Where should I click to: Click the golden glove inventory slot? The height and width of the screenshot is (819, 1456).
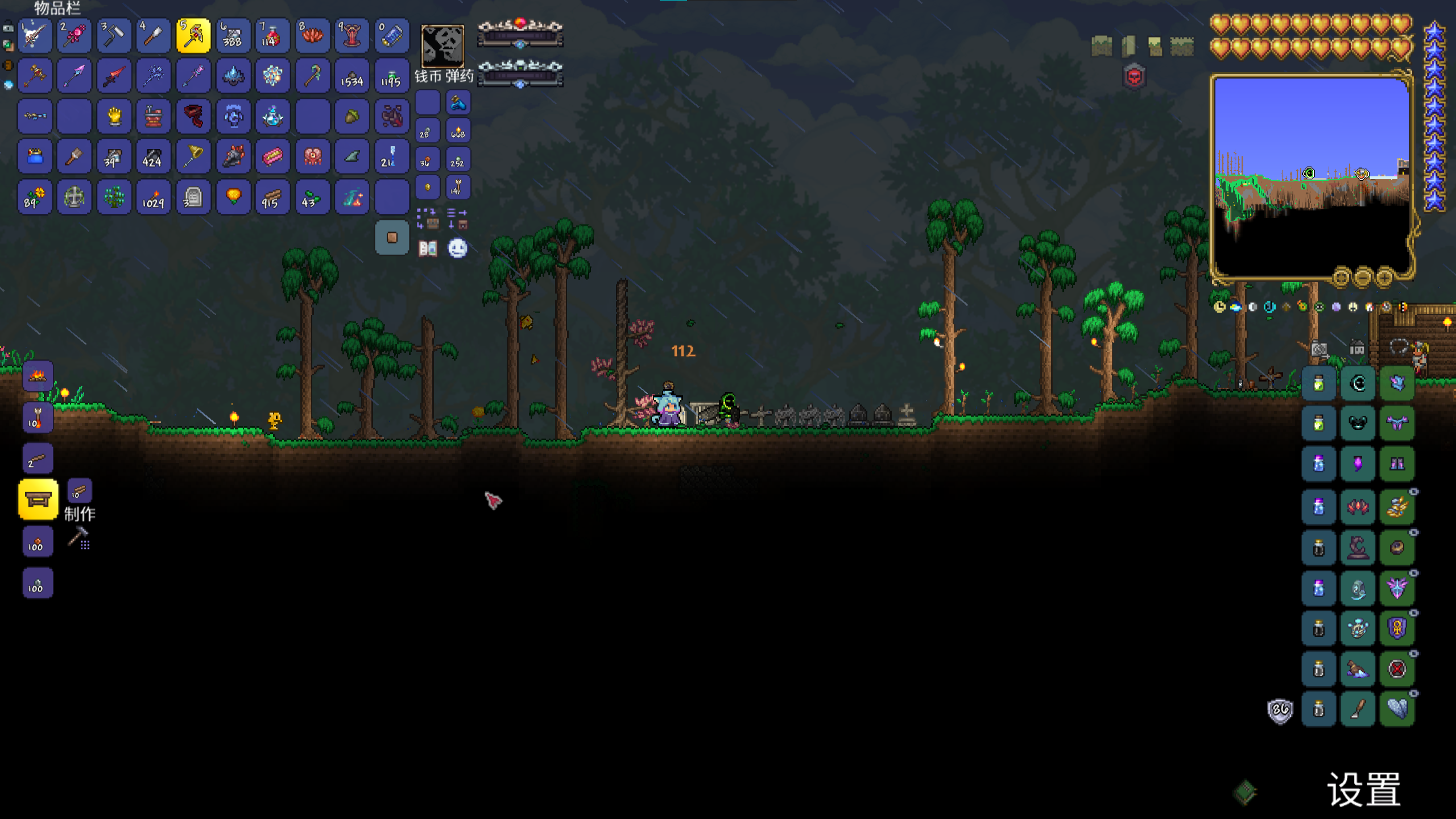click(x=114, y=117)
